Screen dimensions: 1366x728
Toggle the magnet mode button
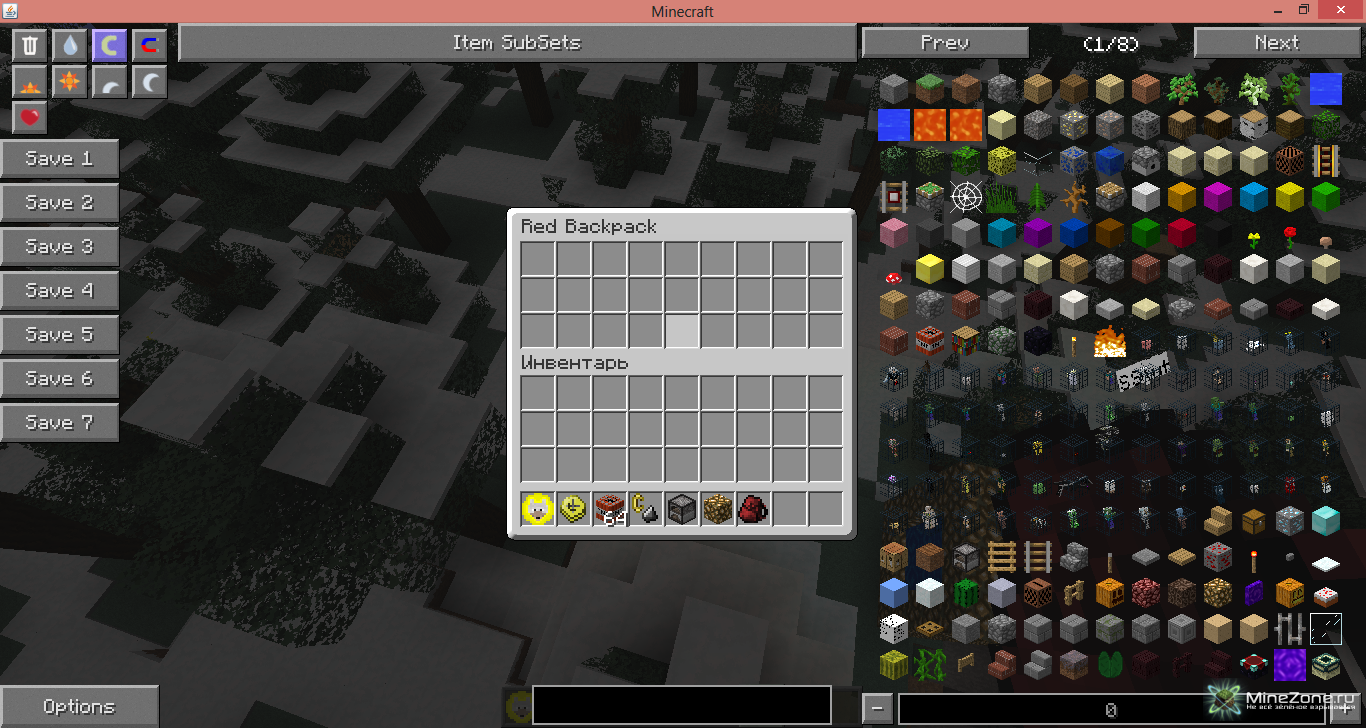click(x=149, y=45)
